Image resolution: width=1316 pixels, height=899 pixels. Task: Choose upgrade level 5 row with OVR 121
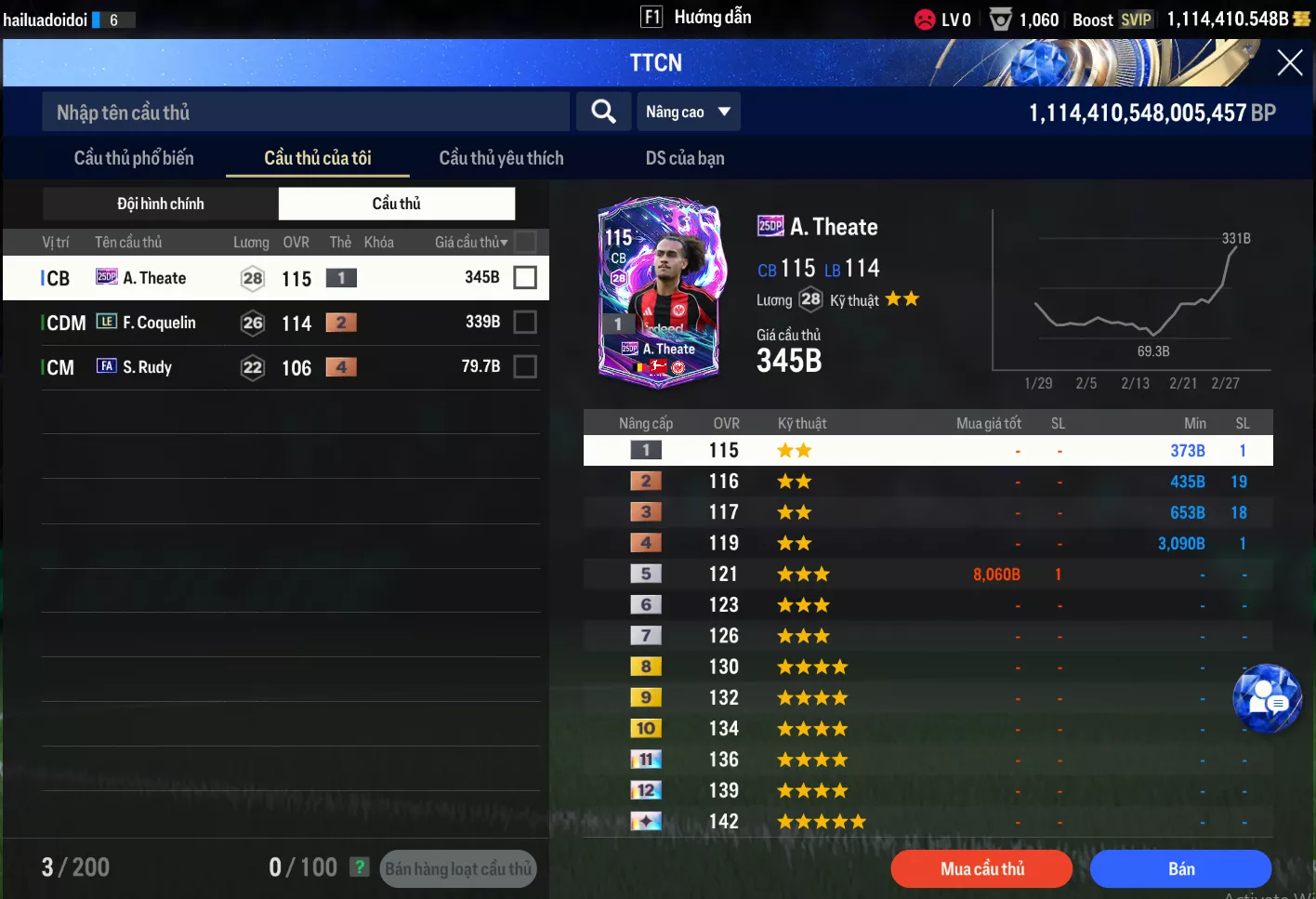[928, 575]
